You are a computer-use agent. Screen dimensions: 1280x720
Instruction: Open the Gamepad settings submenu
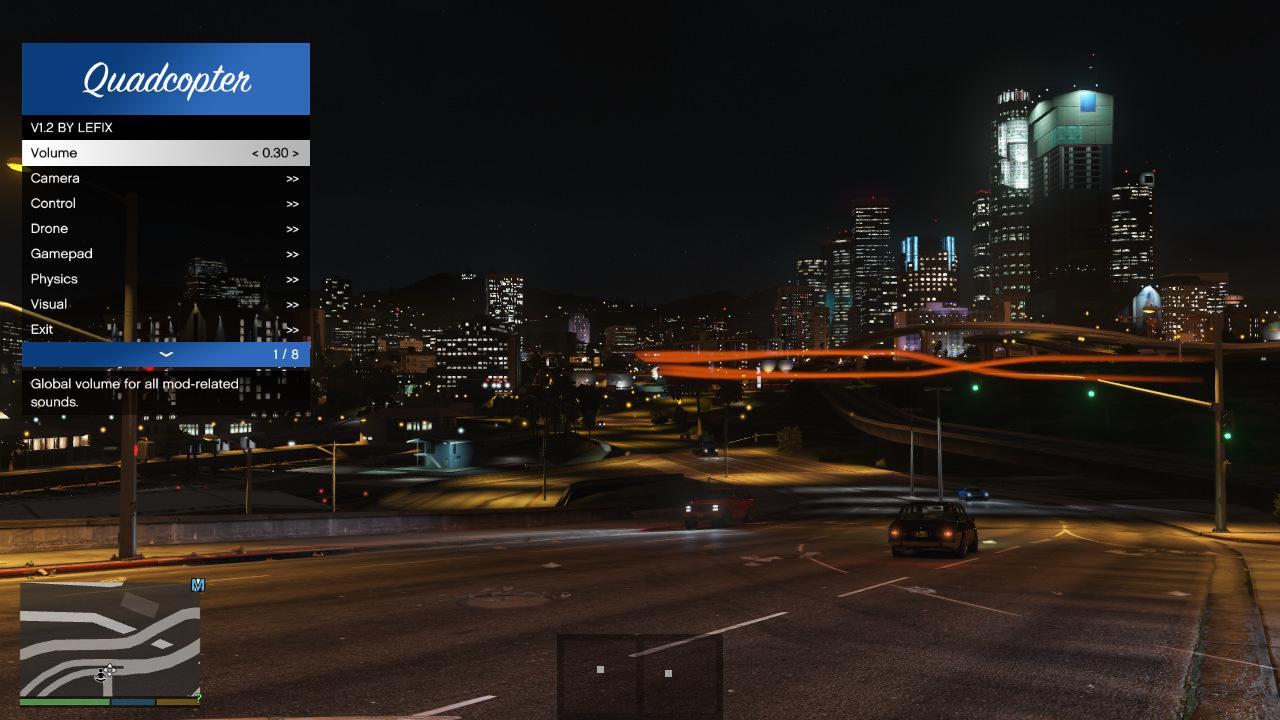coord(165,254)
